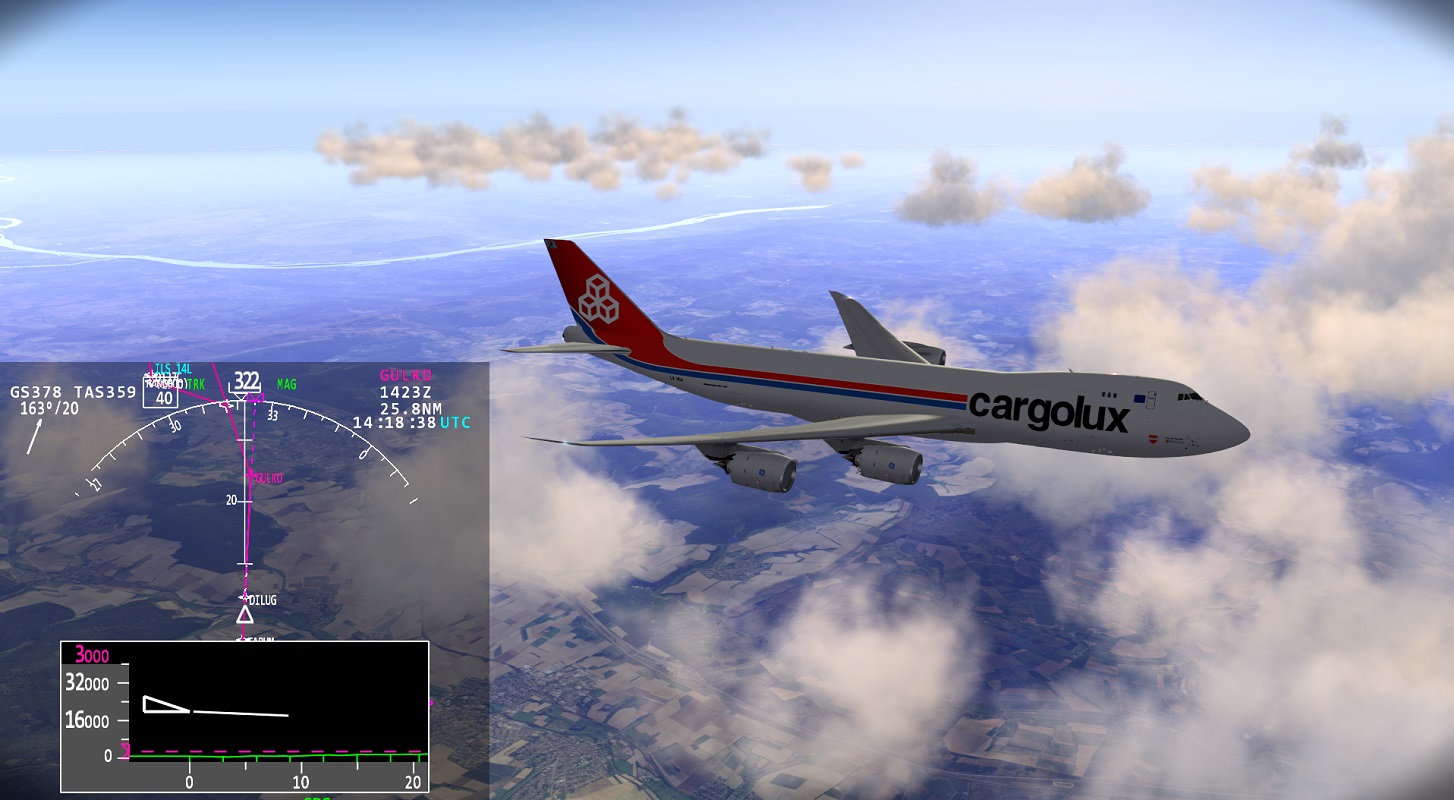Click the 25.8NM distance readout

(413, 409)
